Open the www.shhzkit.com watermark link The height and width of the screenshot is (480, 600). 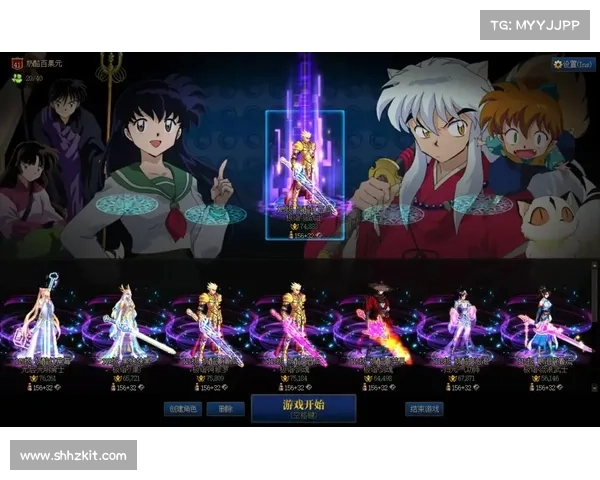(74, 456)
